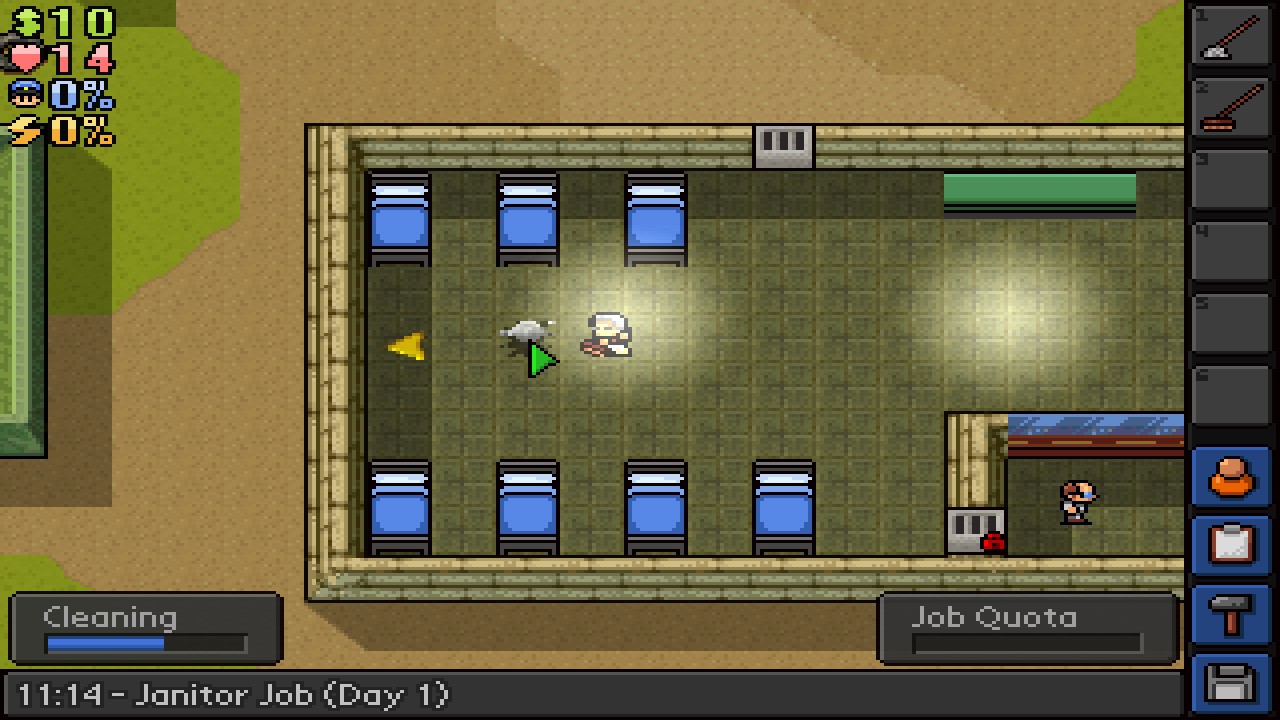Click the Job Quota panel
This screenshot has height=720, width=1280.
(x=1025, y=629)
